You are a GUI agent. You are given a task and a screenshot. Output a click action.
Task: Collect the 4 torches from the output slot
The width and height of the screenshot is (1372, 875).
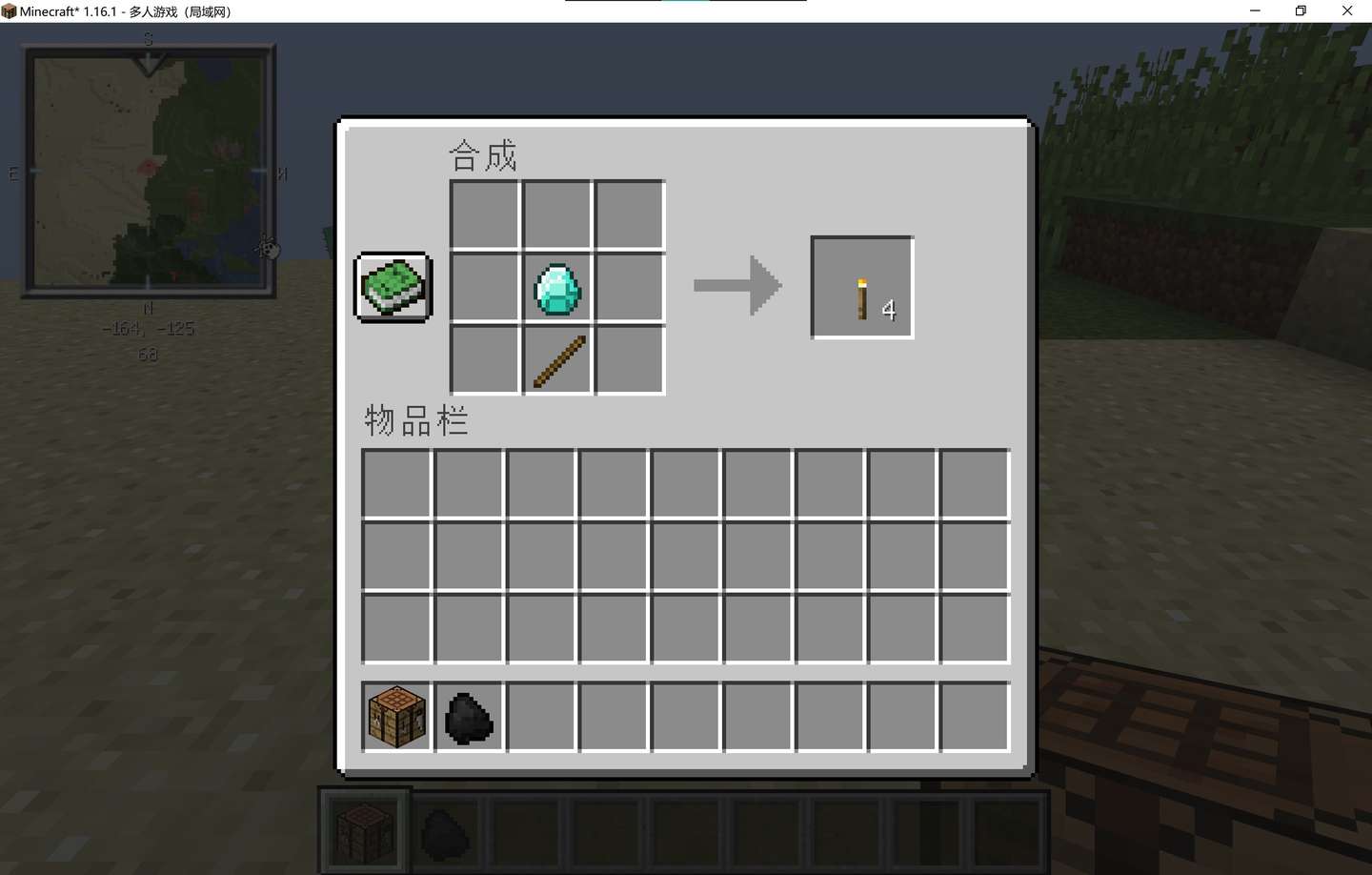tap(860, 286)
